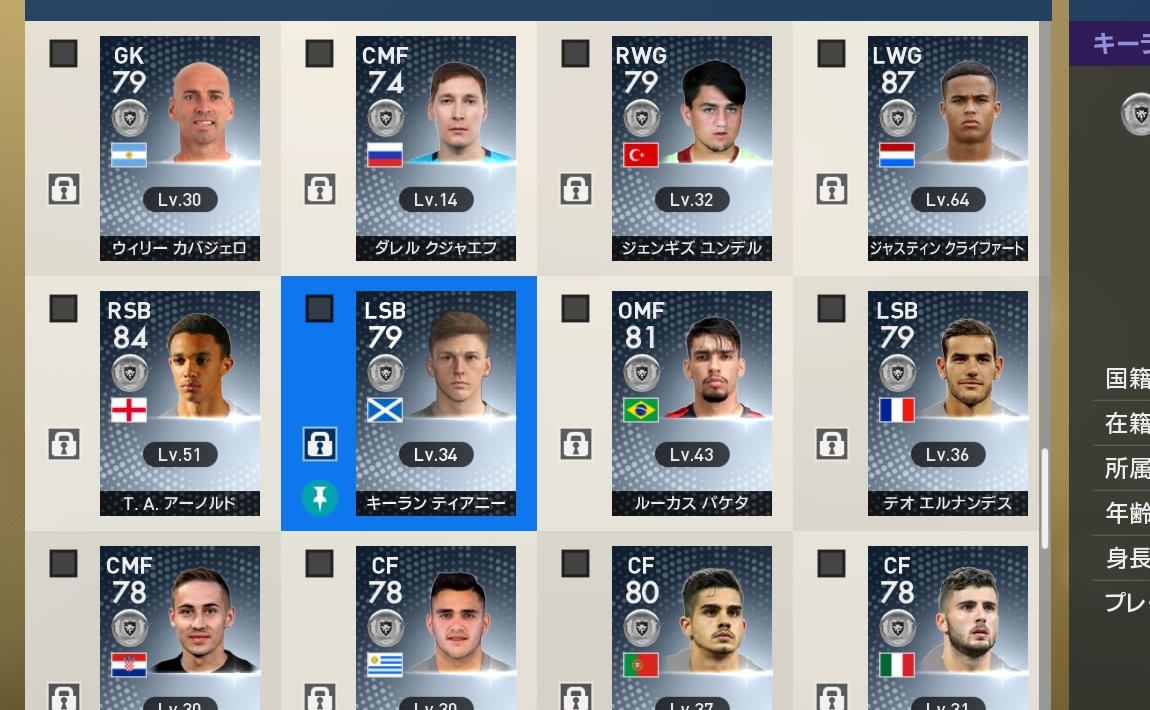This screenshot has height=710, width=1150.
Task: Toggle the lock icon beside RSB 84 card
Action: point(64,443)
